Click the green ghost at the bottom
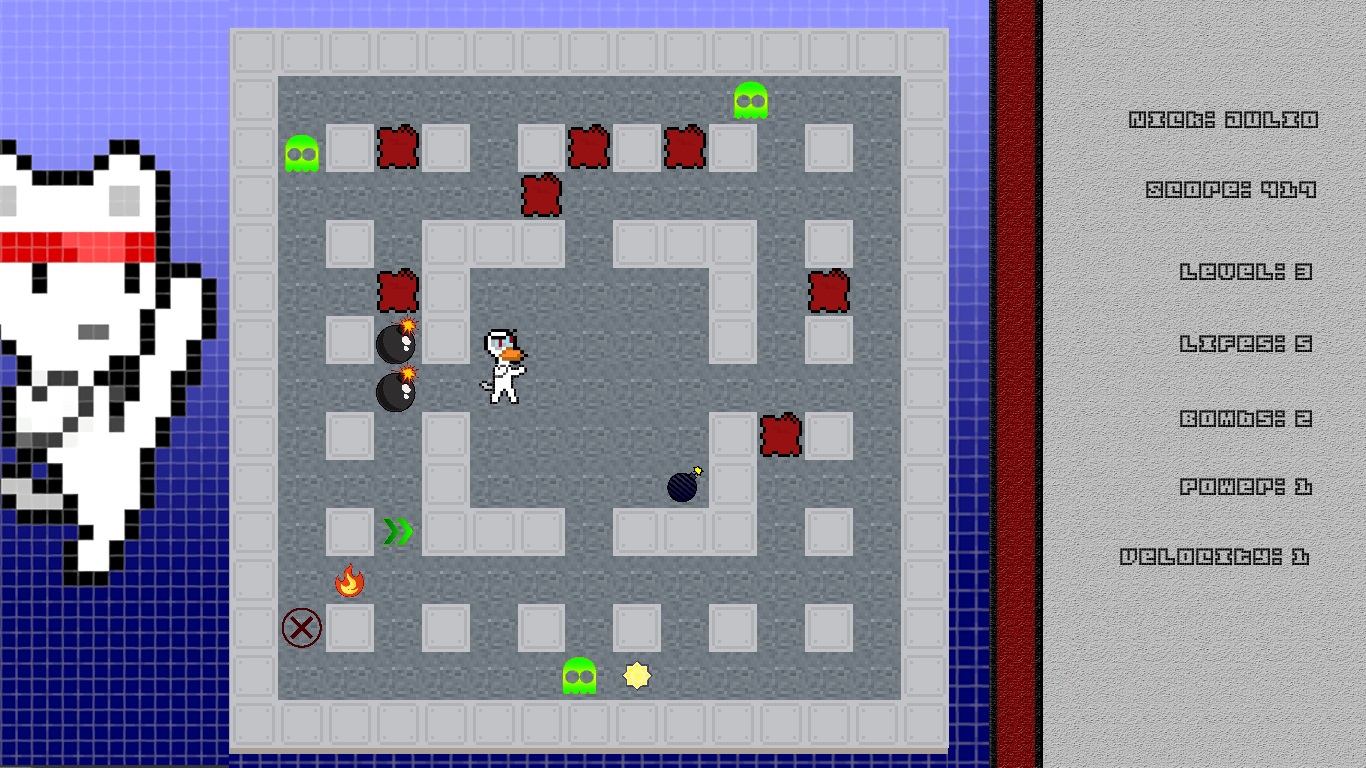The image size is (1366, 768). [578, 676]
